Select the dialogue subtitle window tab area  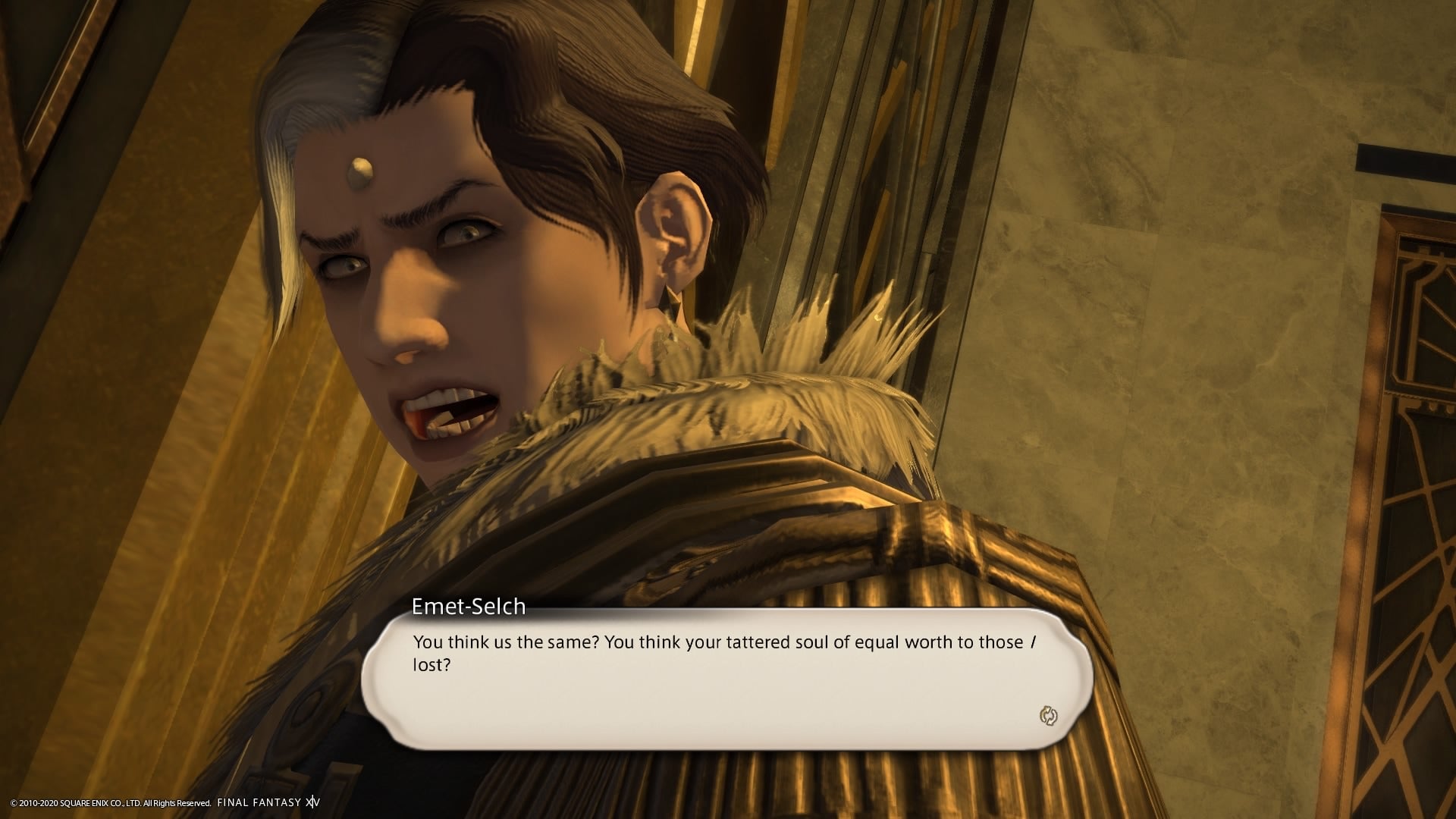(x=468, y=607)
